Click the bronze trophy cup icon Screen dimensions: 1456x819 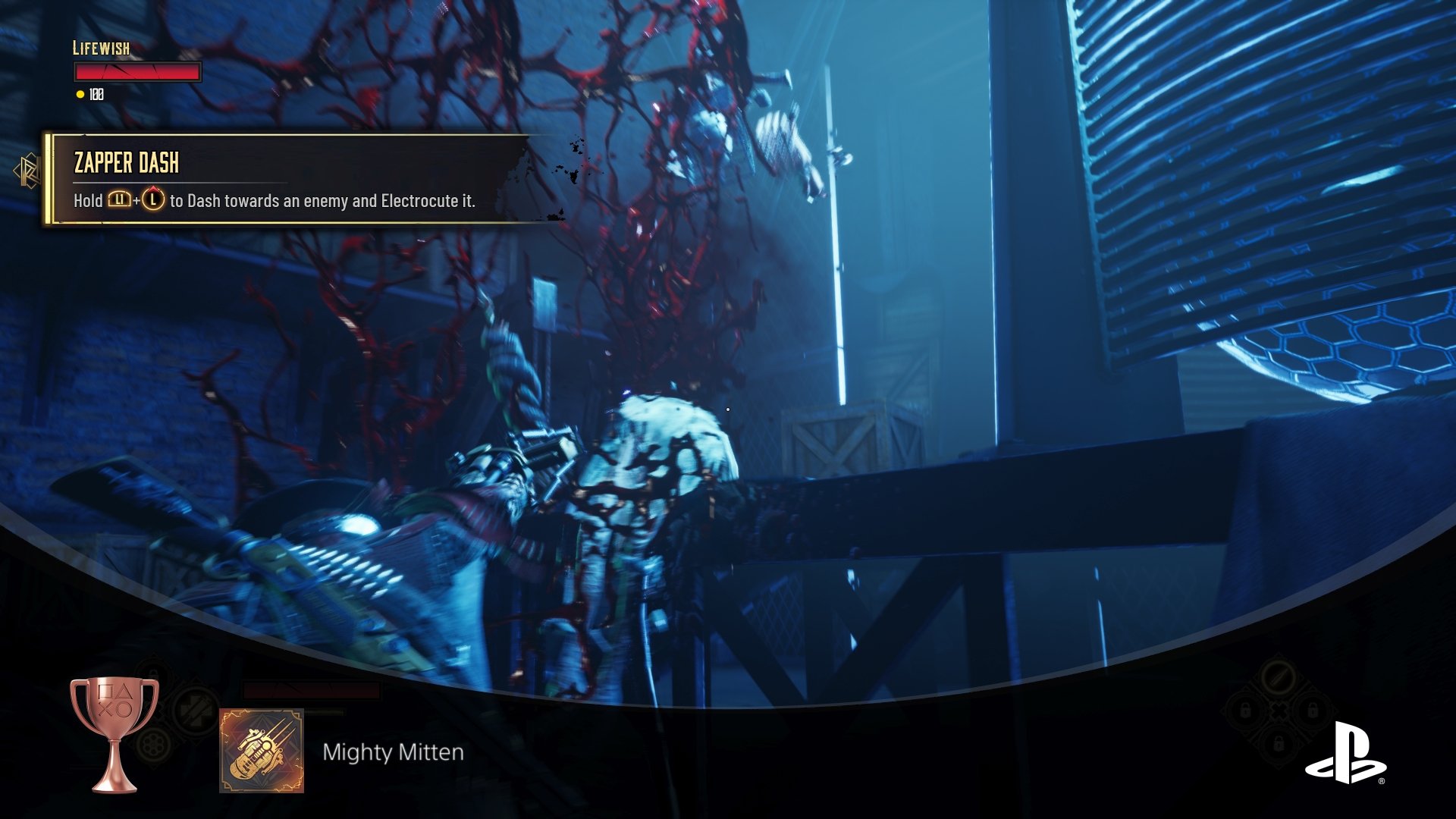[x=115, y=732]
